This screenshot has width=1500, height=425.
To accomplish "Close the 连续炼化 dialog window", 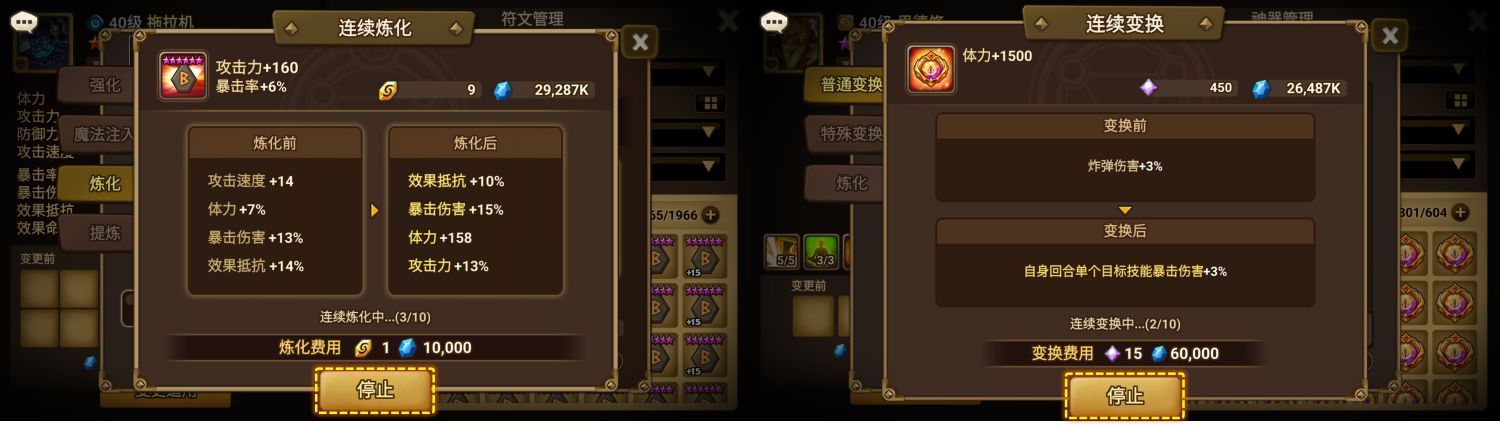I will tap(640, 42).
